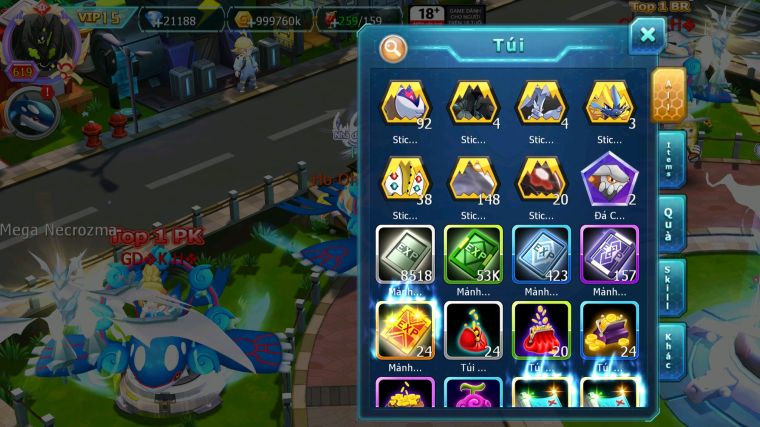The height and width of the screenshot is (427, 760).
Task: Pick the purple EXP shard with 157
Action: coord(609,254)
